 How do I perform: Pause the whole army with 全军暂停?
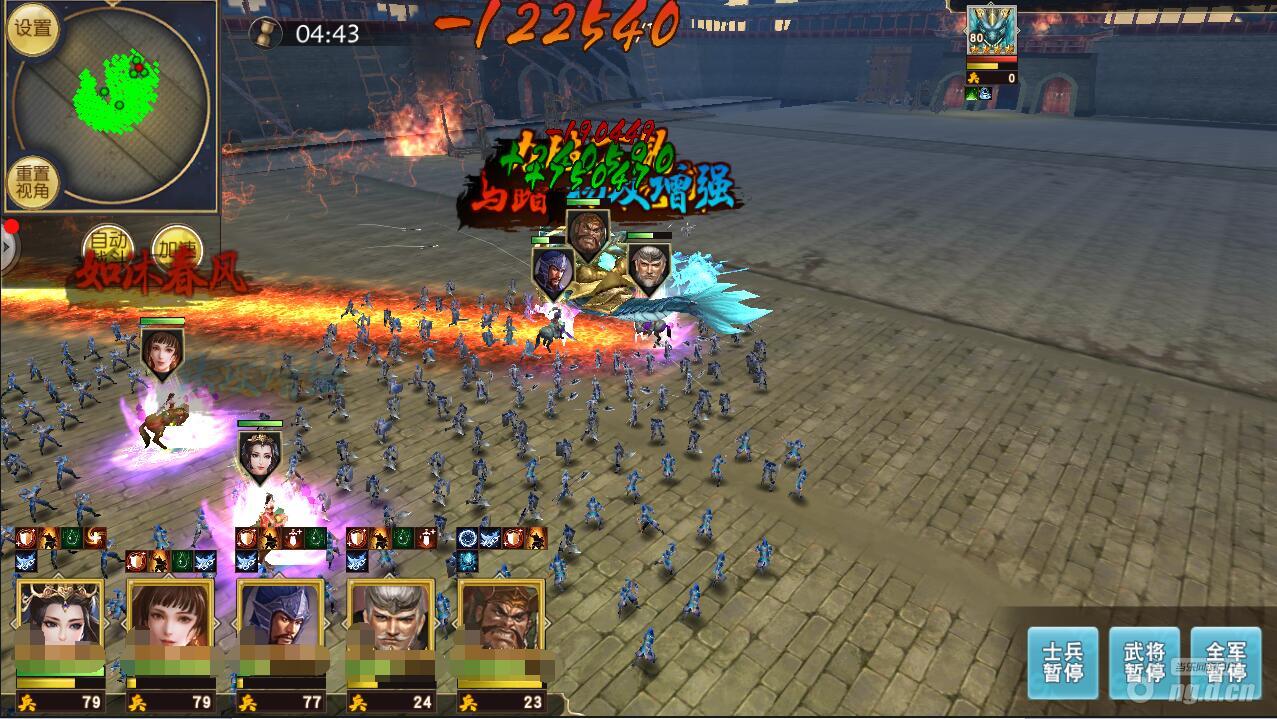(x=1225, y=662)
